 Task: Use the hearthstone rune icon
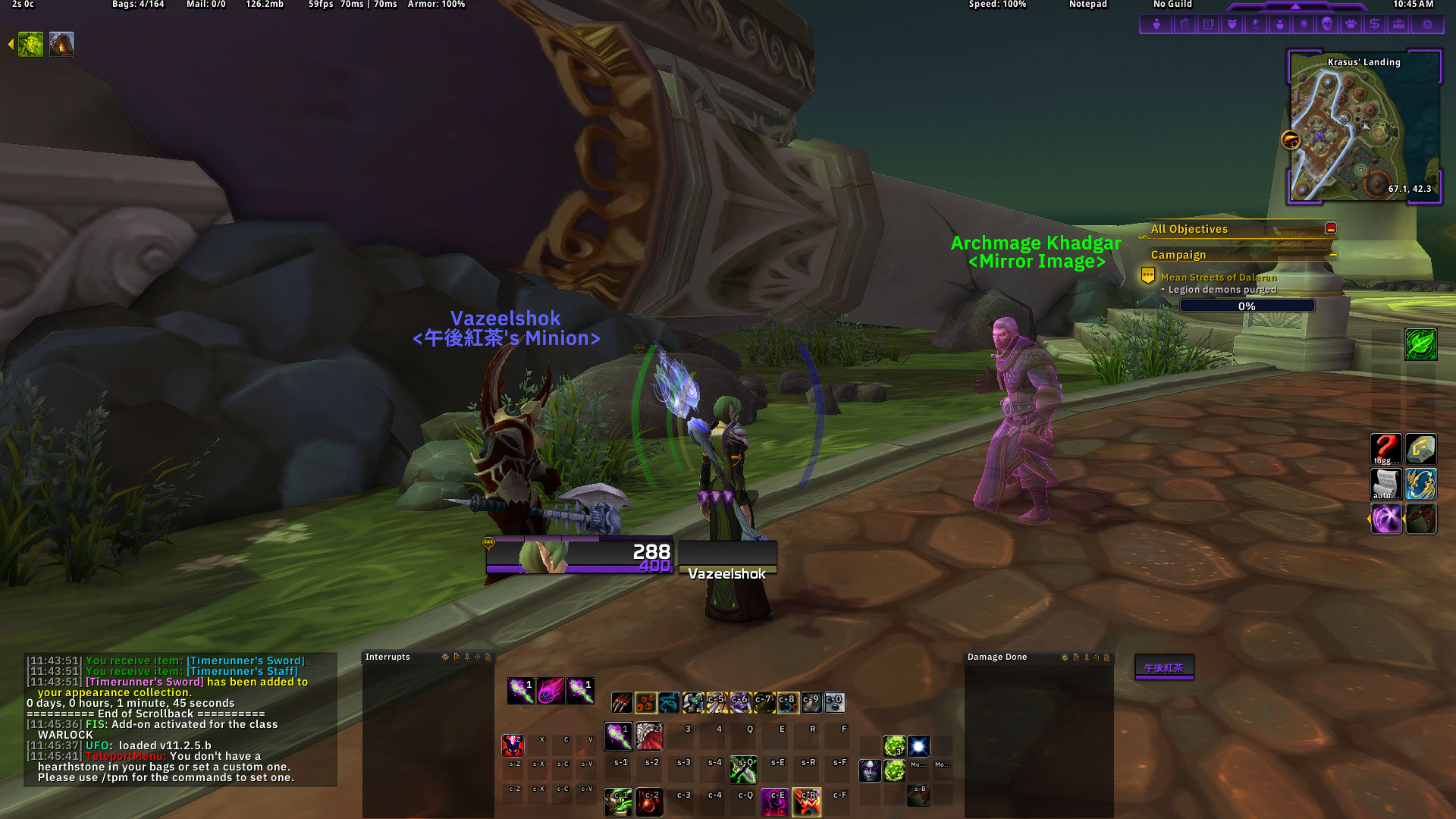coord(1420,449)
